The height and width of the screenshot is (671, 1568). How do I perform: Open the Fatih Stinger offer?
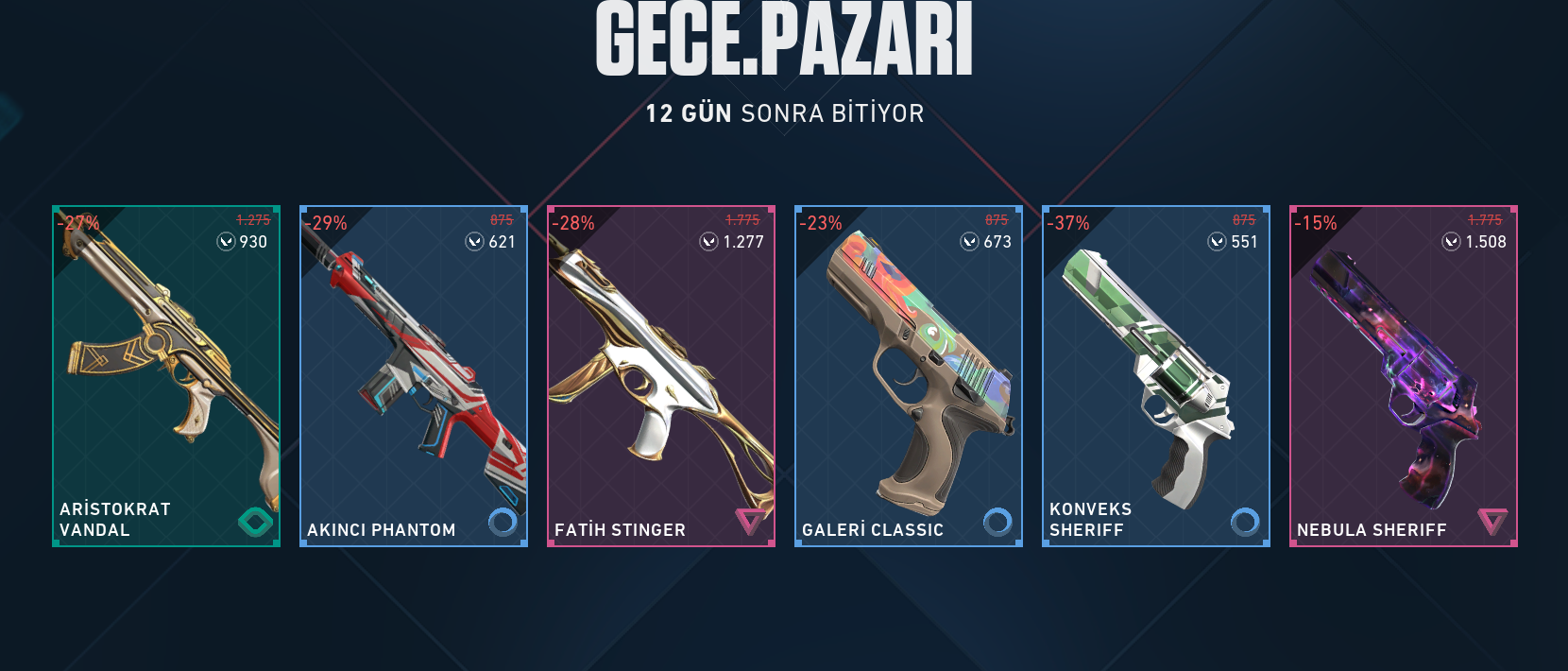661,376
